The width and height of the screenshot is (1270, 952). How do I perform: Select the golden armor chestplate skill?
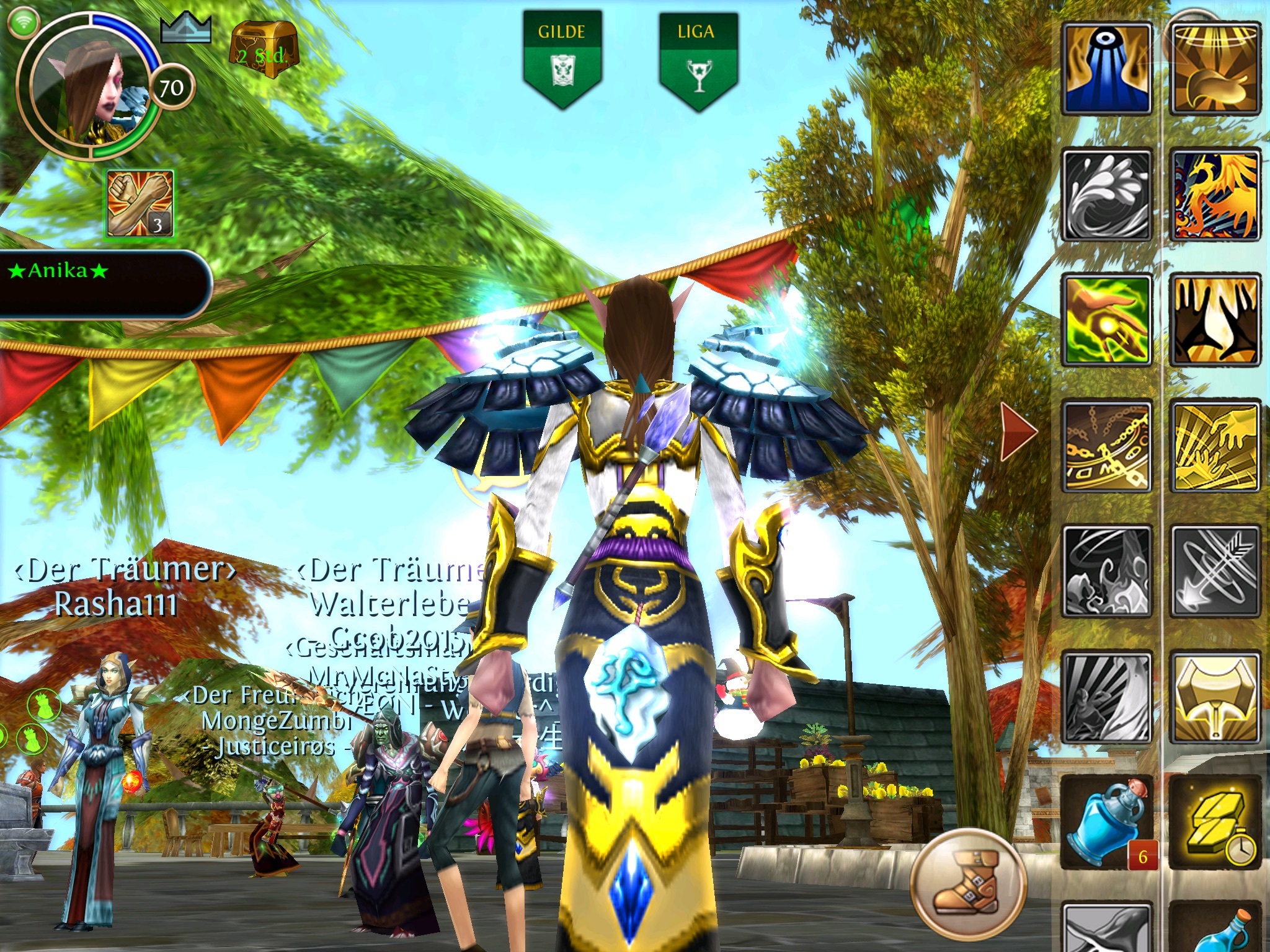tap(1215, 697)
